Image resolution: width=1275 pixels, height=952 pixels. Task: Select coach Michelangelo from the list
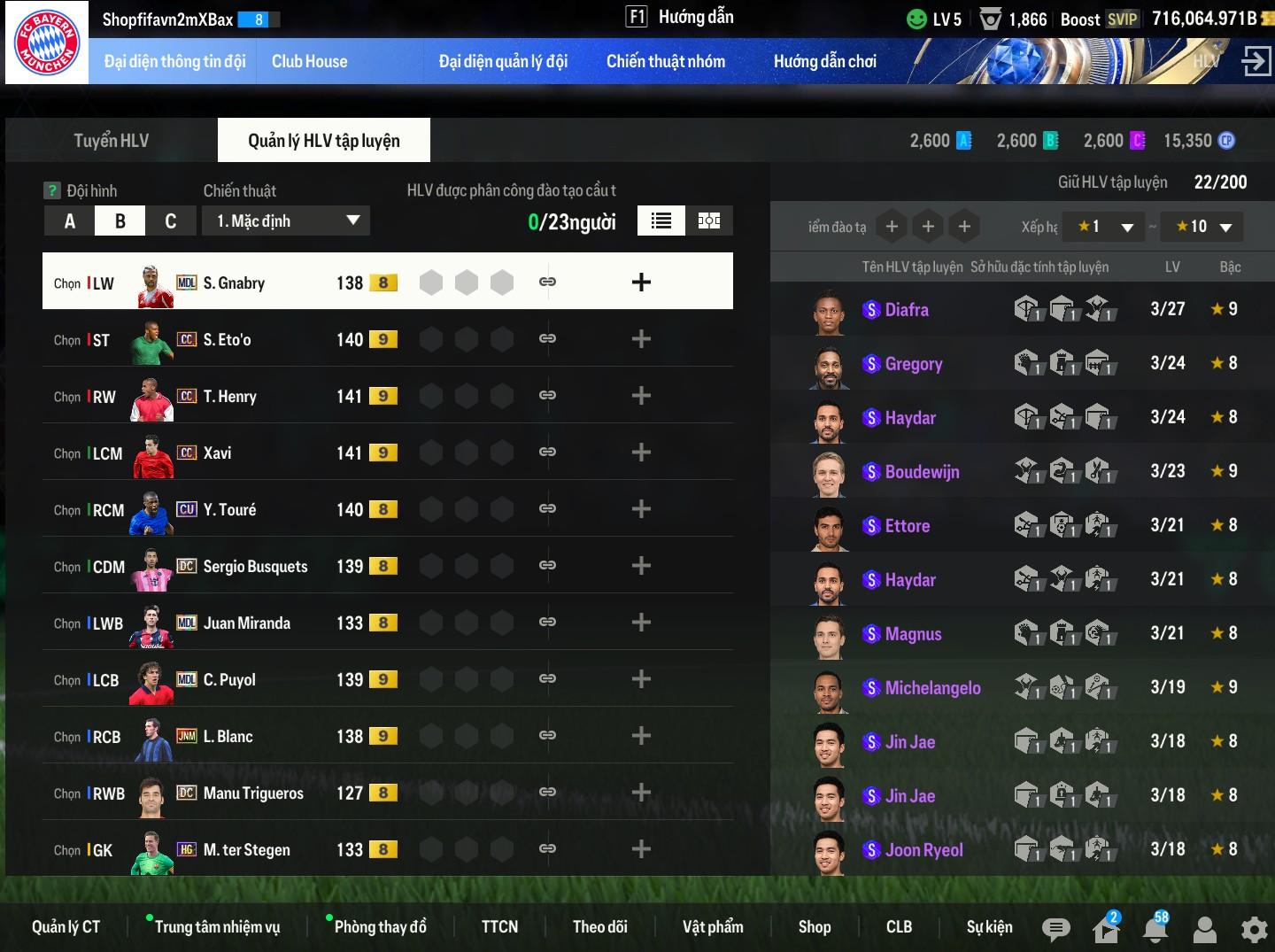click(x=932, y=688)
